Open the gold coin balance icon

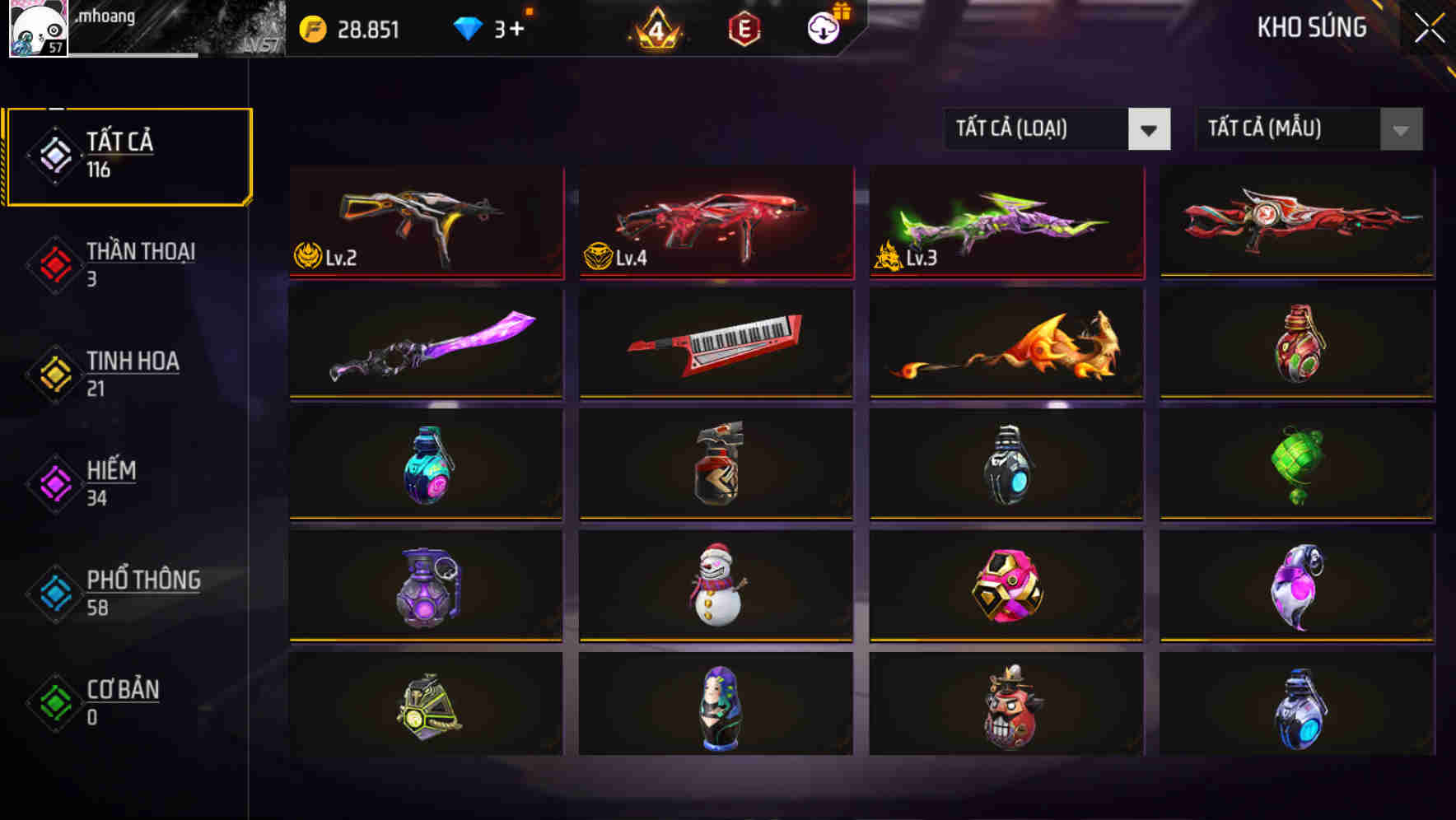click(313, 29)
